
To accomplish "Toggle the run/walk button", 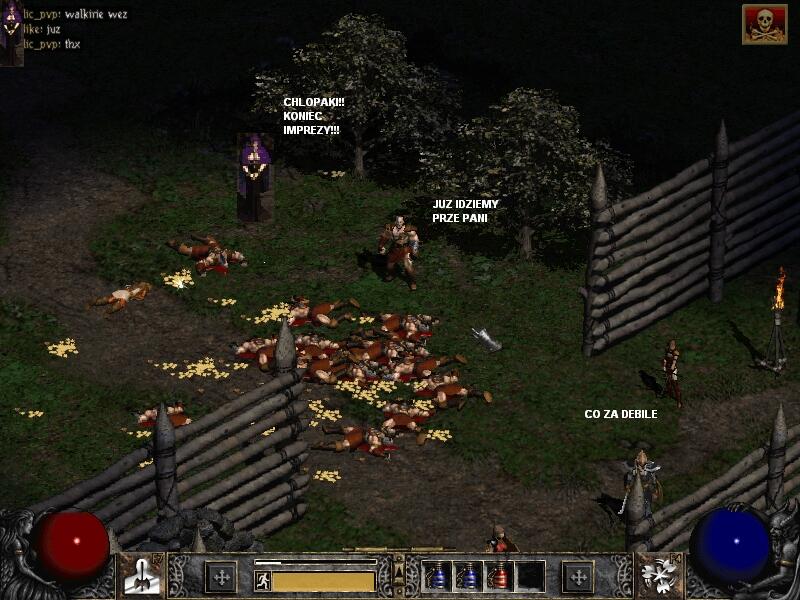I will pyautogui.click(x=262, y=579).
